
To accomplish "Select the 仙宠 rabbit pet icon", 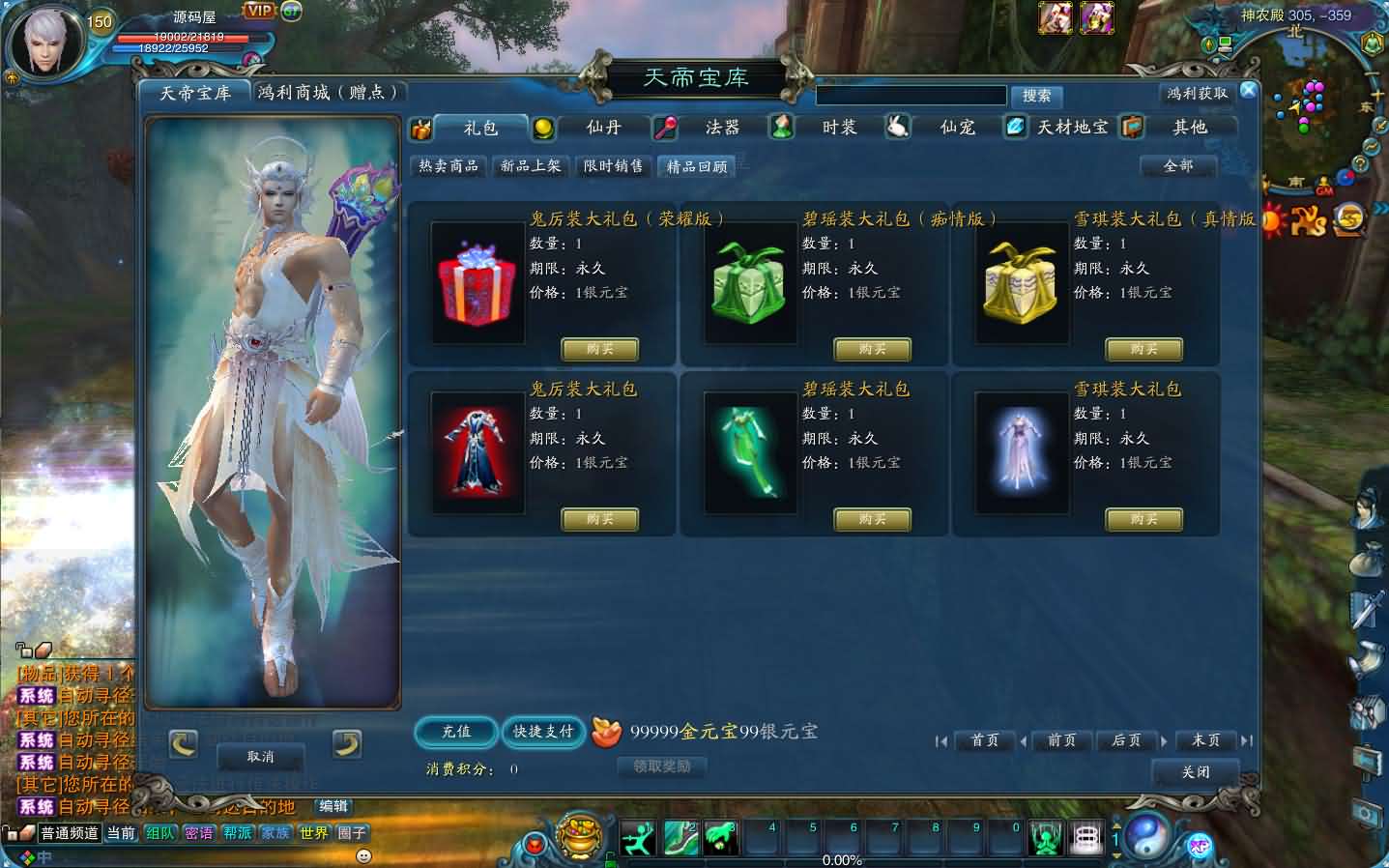I will click(897, 126).
